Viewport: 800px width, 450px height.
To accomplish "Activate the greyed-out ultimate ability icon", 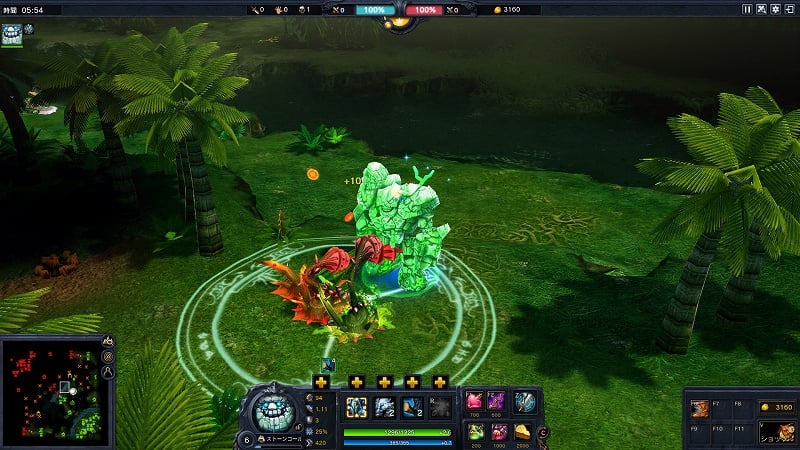I will (440, 407).
